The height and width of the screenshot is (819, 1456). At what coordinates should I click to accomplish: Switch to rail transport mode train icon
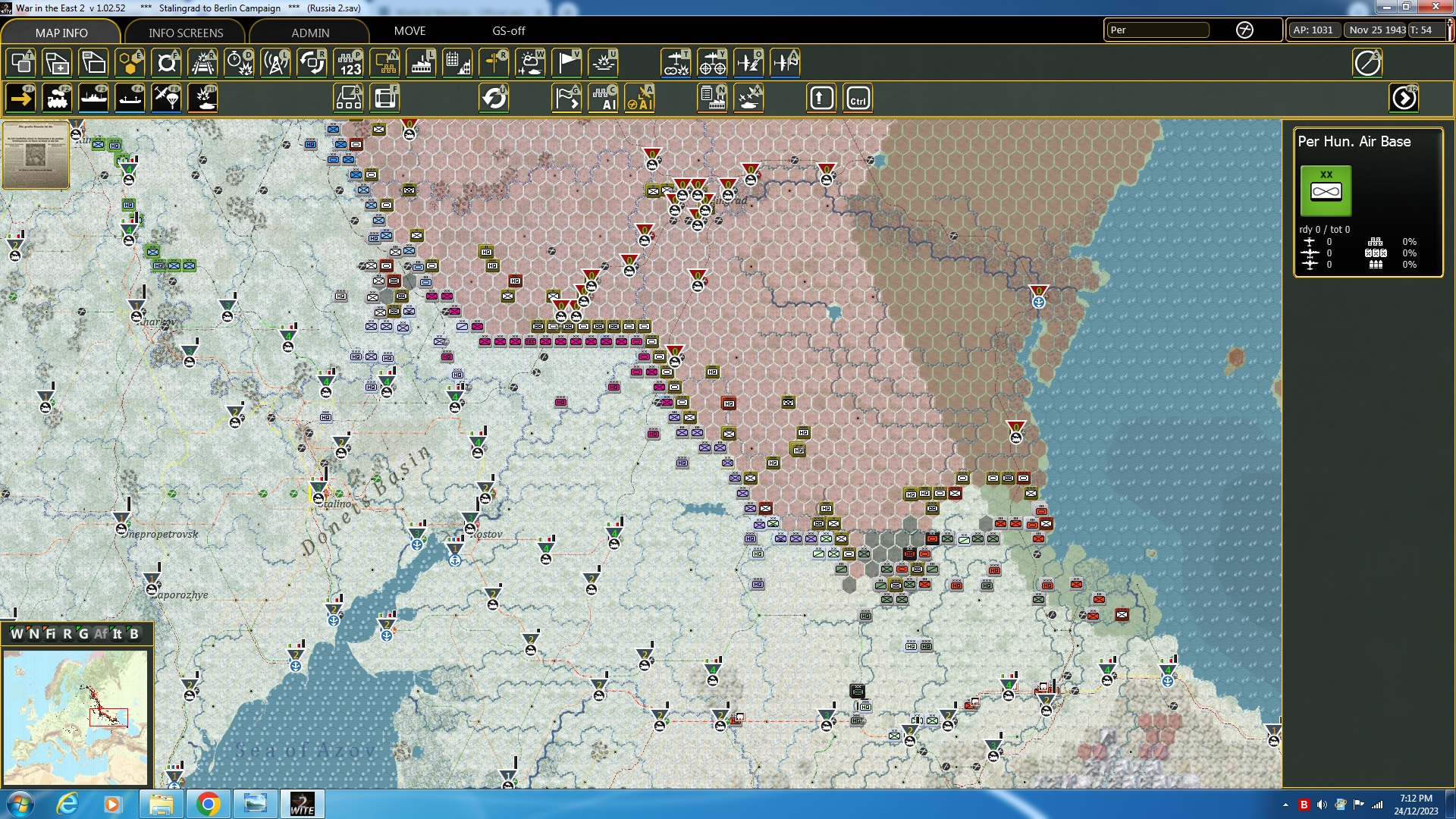[58, 98]
